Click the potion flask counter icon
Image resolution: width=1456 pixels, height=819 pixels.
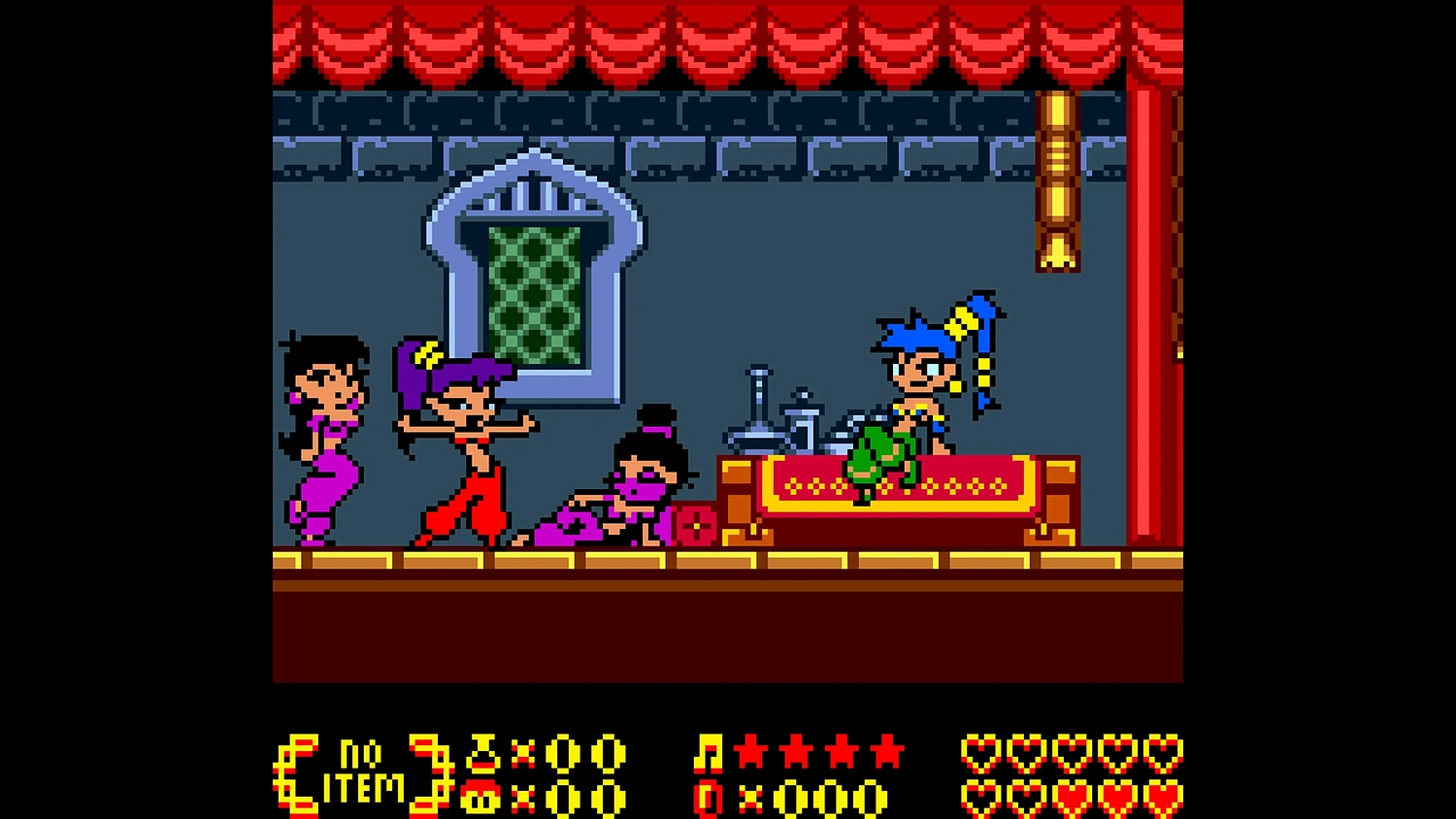482,752
